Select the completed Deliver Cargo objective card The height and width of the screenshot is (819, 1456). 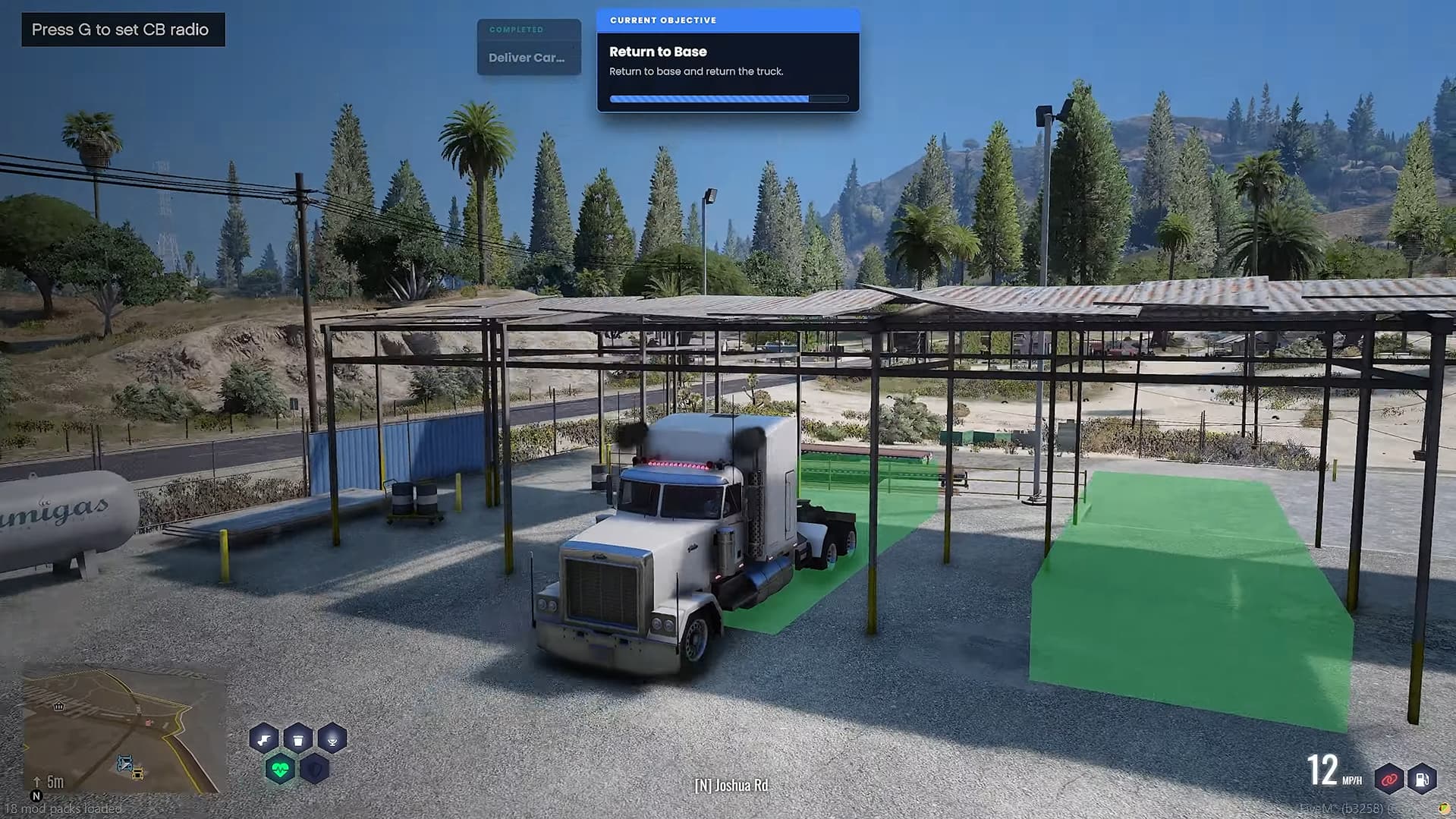[x=529, y=48]
